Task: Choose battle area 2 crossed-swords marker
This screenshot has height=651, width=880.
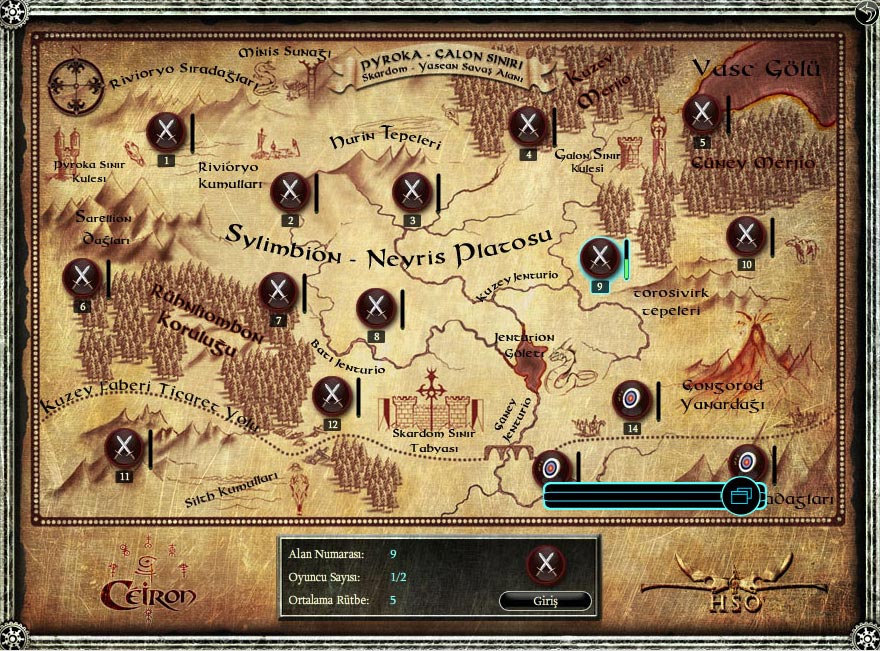Action: click(290, 191)
